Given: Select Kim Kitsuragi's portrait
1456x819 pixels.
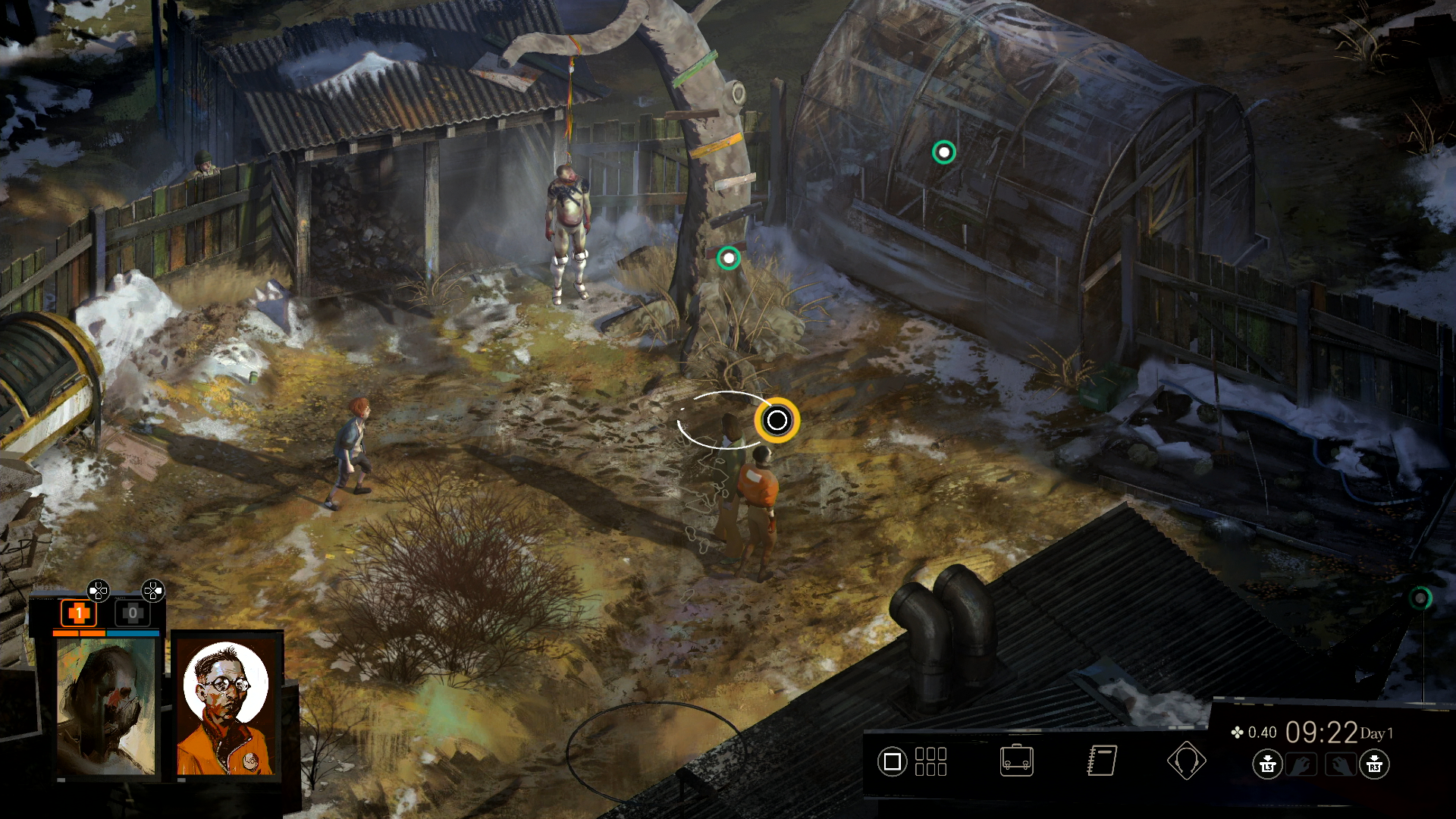Looking at the screenshot, I should (227, 707).
